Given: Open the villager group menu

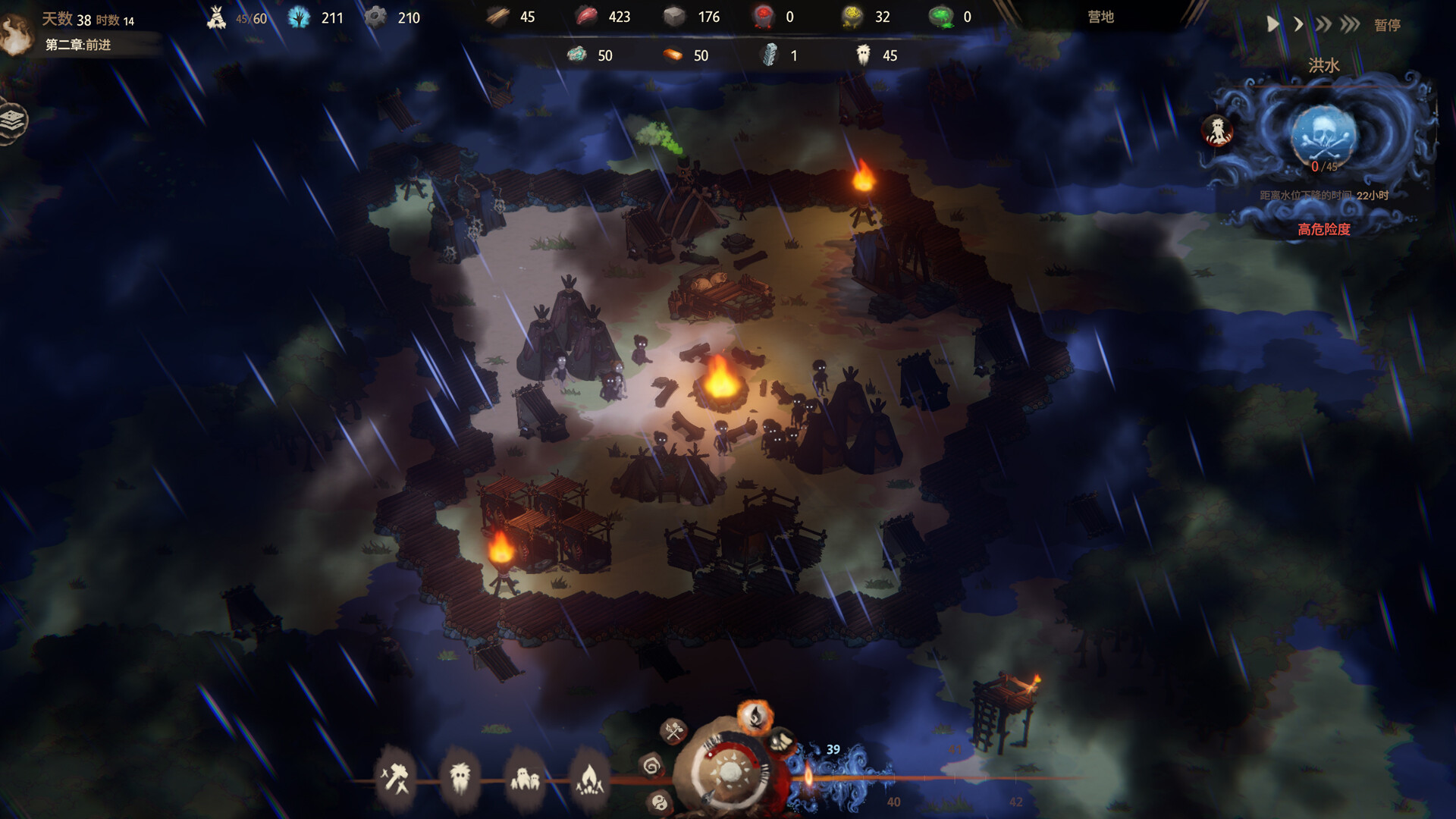Looking at the screenshot, I should coord(525,778).
